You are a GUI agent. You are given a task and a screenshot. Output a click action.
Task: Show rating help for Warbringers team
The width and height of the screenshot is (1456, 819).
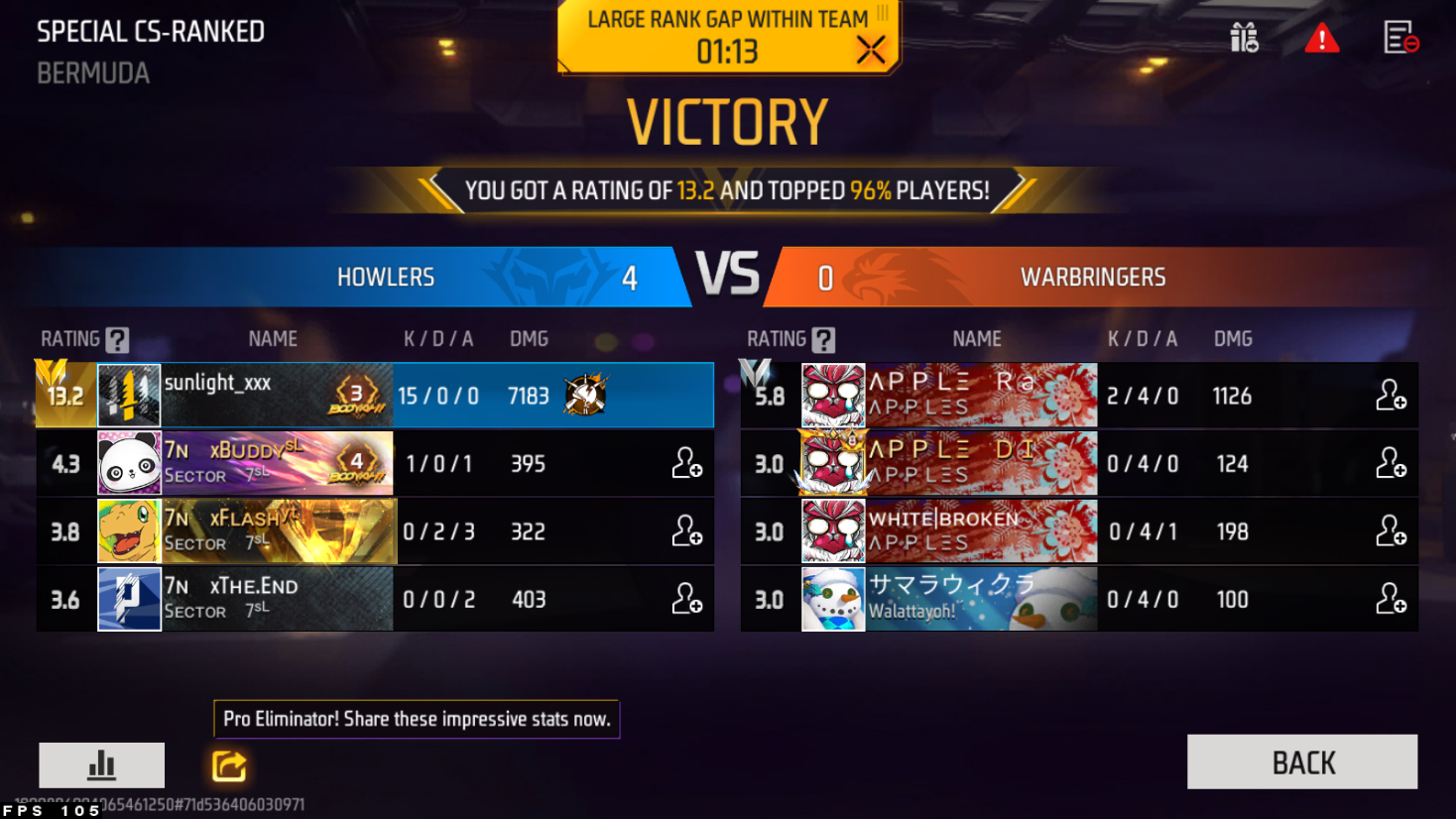823,340
